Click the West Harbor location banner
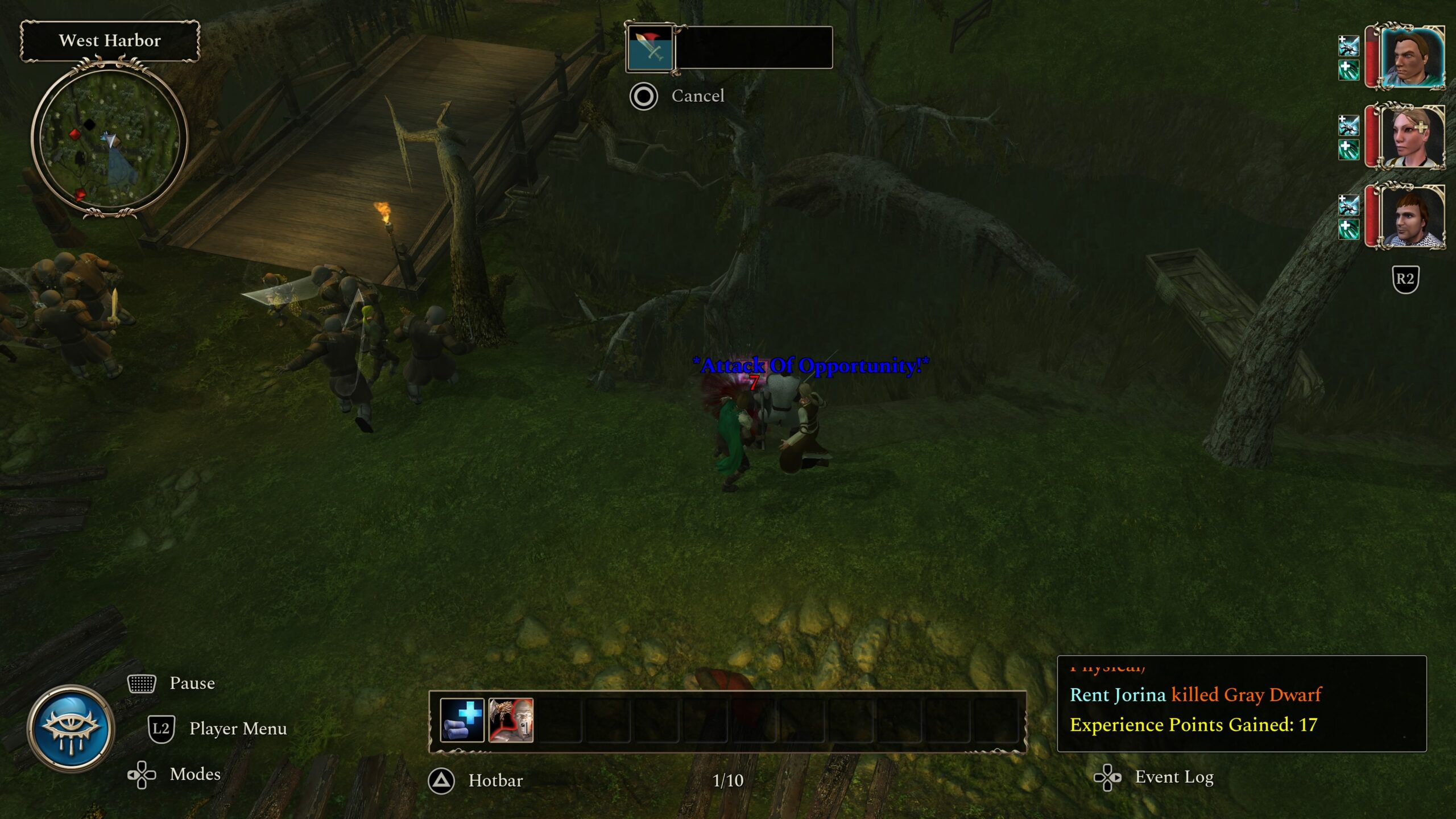The width and height of the screenshot is (1456, 819). tap(110, 41)
